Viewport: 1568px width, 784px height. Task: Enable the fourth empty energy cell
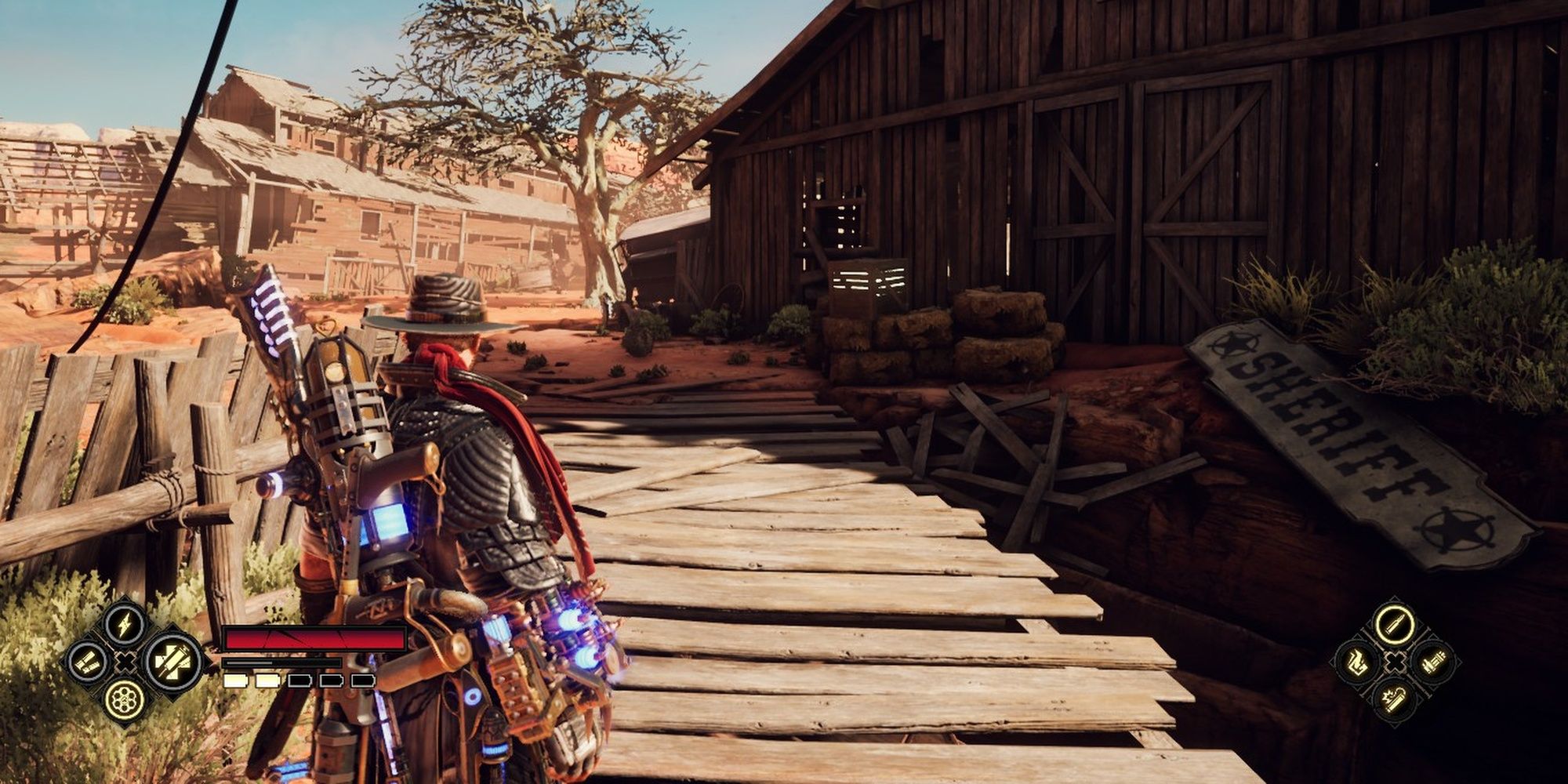pyautogui.click(x=331, y=679)
